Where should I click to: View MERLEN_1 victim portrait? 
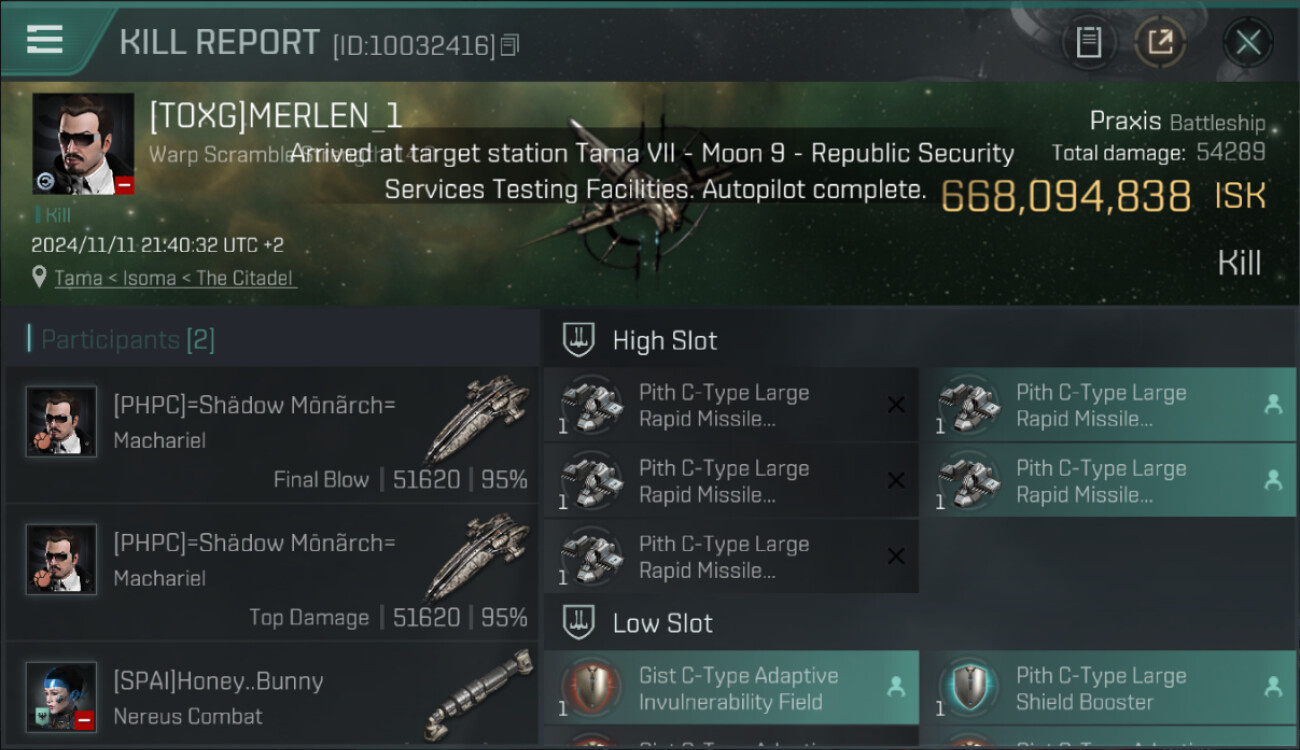coord(83,144)
